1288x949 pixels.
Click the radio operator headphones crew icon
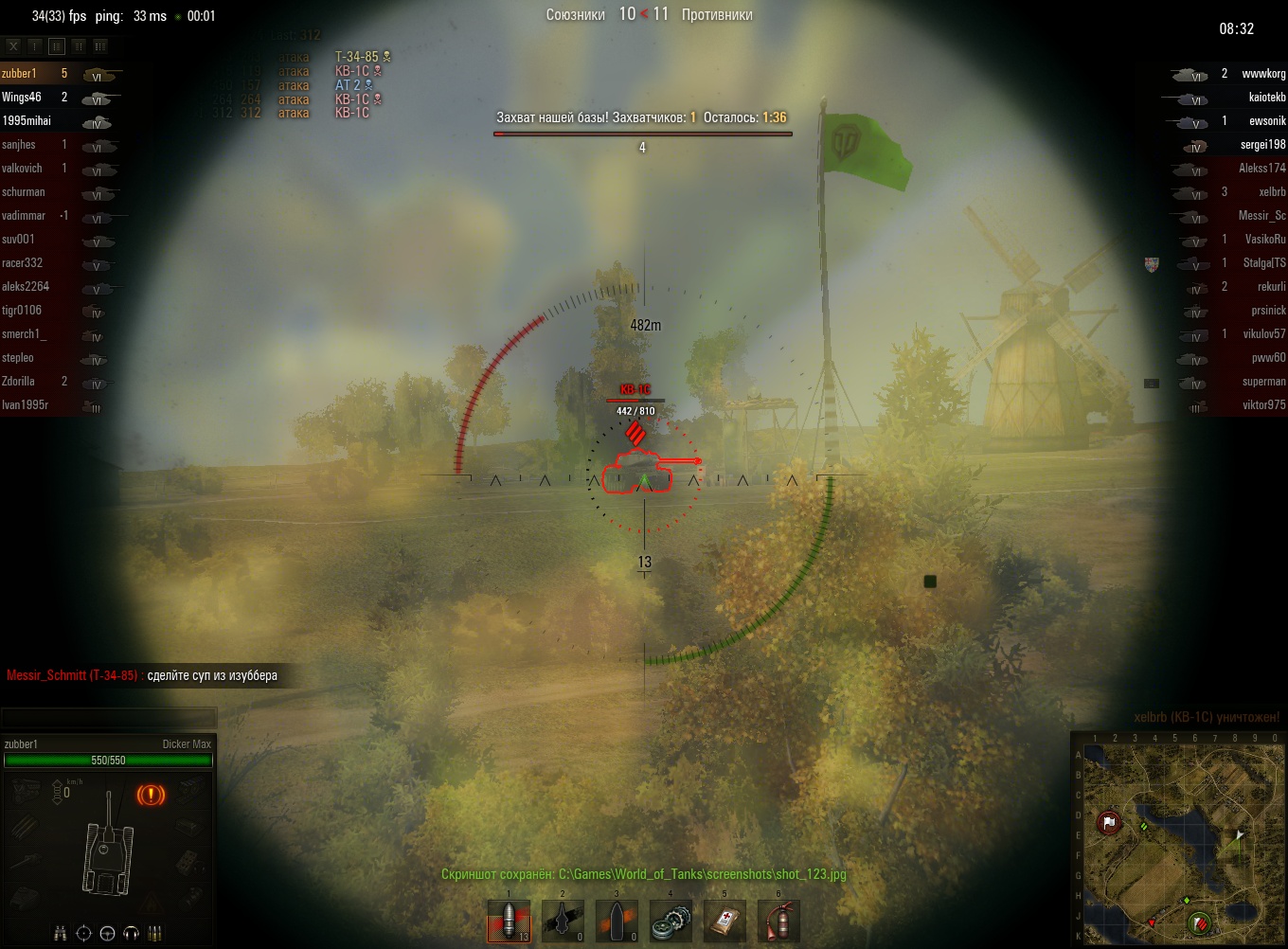[x=131, y=934]
